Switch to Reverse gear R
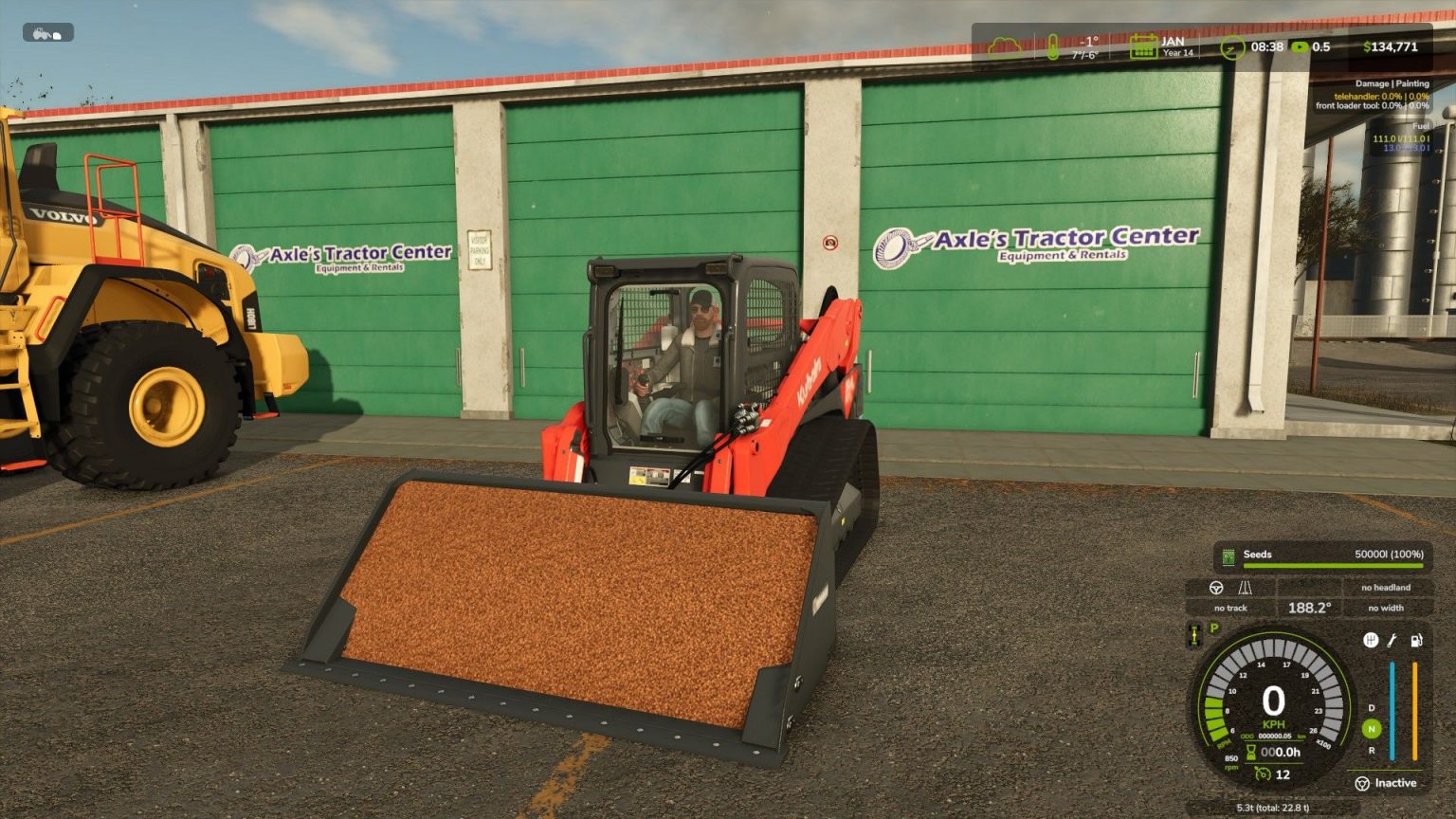Image resolution: width=1456 pixels, height=819 pixels. 1371,751
